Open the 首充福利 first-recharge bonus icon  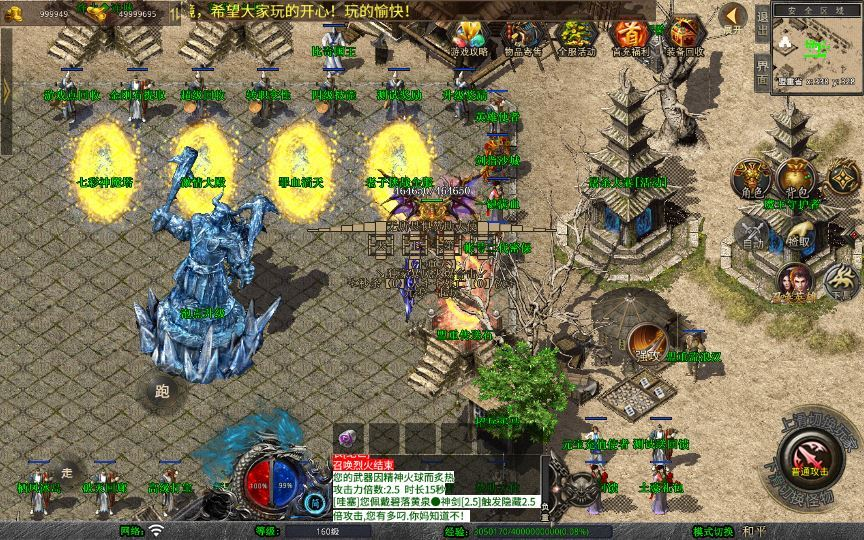[x=629, y=35]
